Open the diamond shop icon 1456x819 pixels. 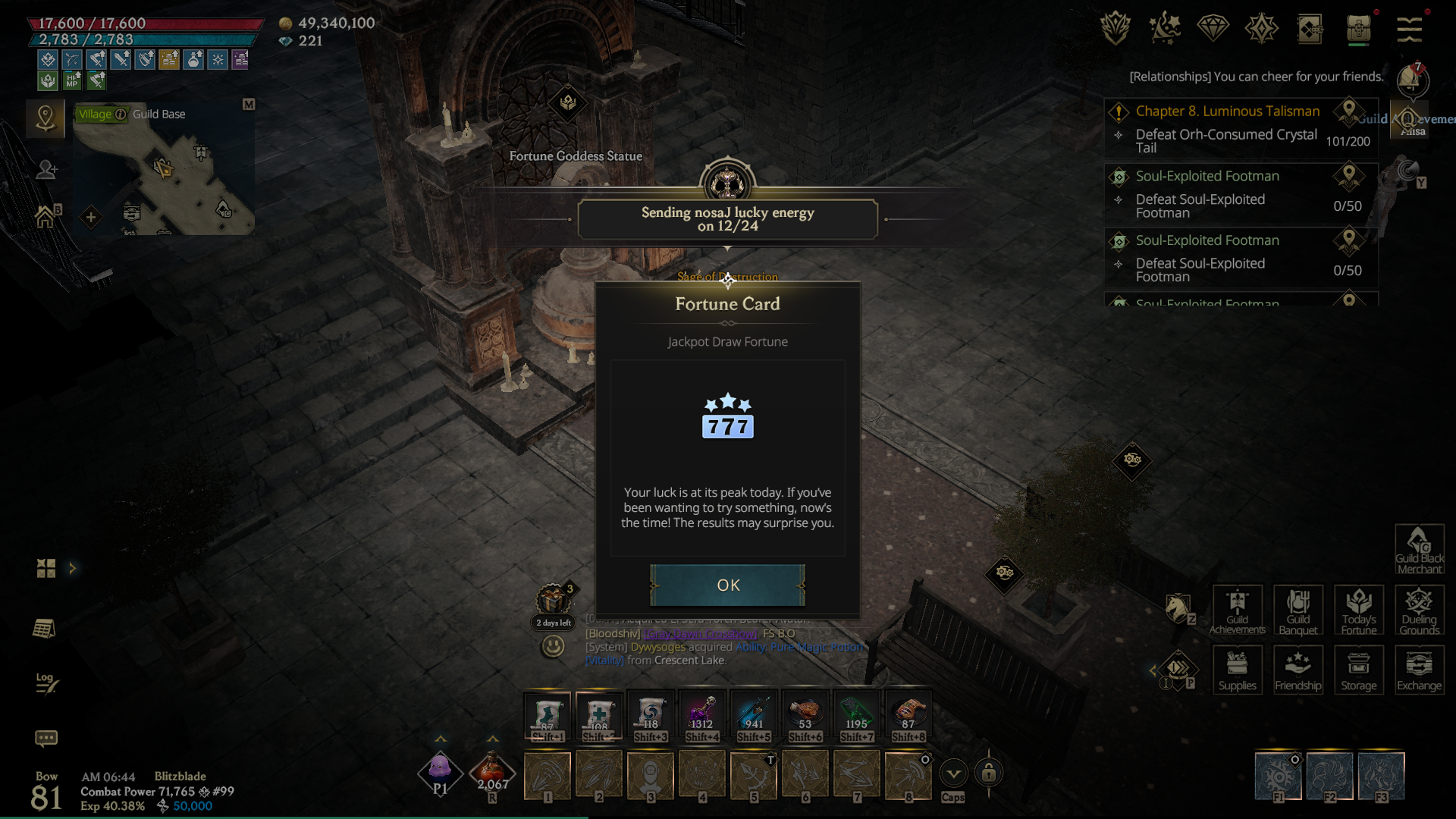(1213, 29)
